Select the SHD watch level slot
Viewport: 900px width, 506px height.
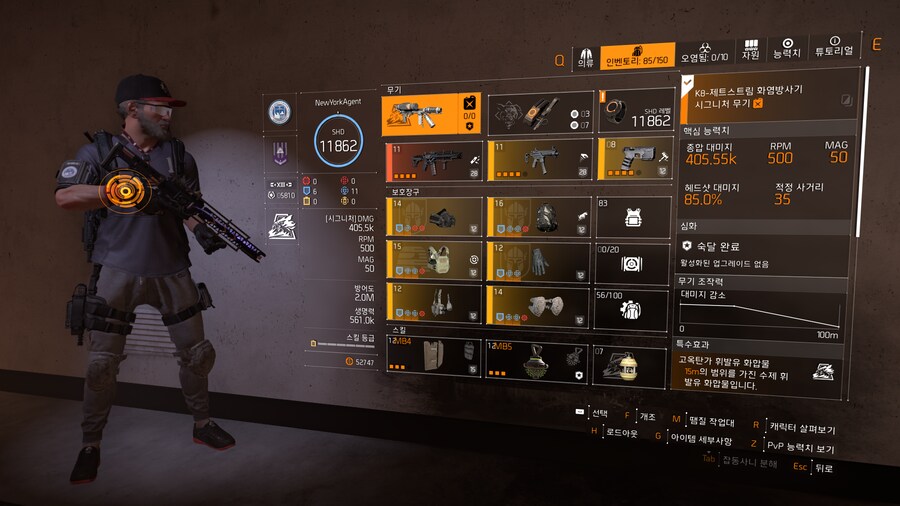(x=635, y=111)
